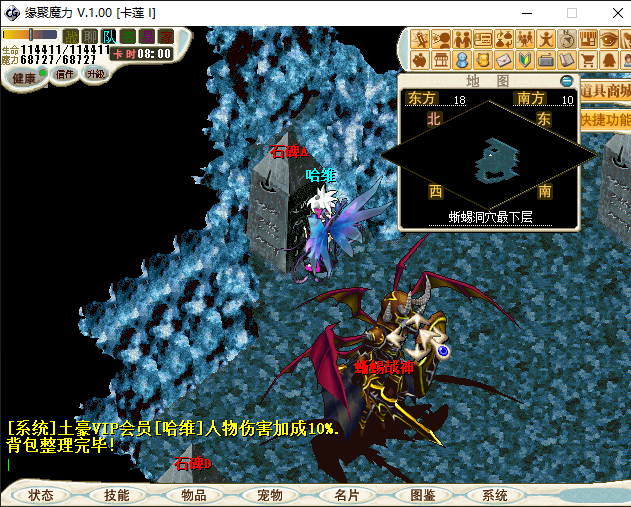Open the 技能 skills menu
Image resolution: width=631 pixels, height=507 pixels.
click(x=116, y=495)
